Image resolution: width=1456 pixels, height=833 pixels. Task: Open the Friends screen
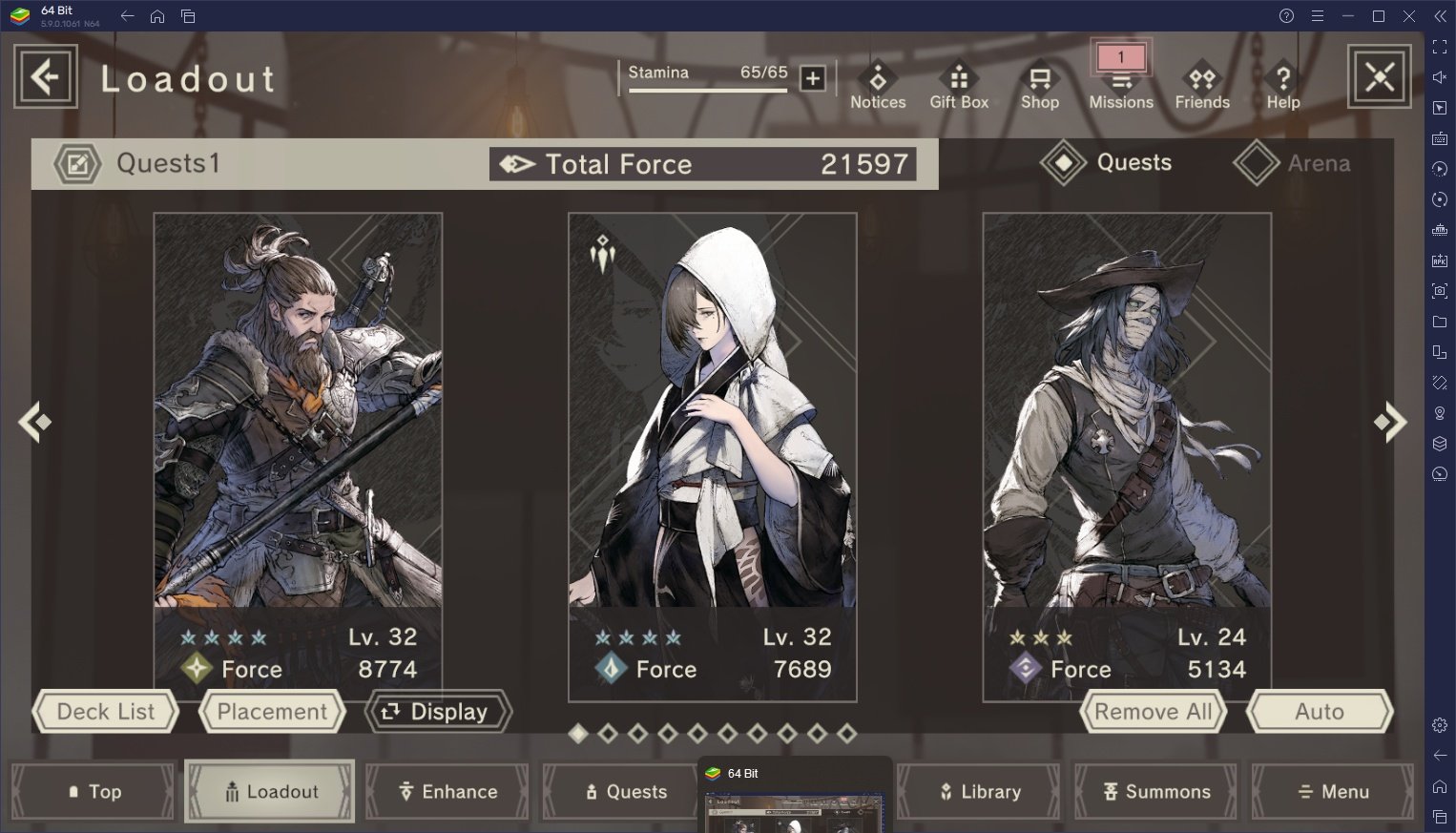pyautogui.click(x=1202, y=86)
